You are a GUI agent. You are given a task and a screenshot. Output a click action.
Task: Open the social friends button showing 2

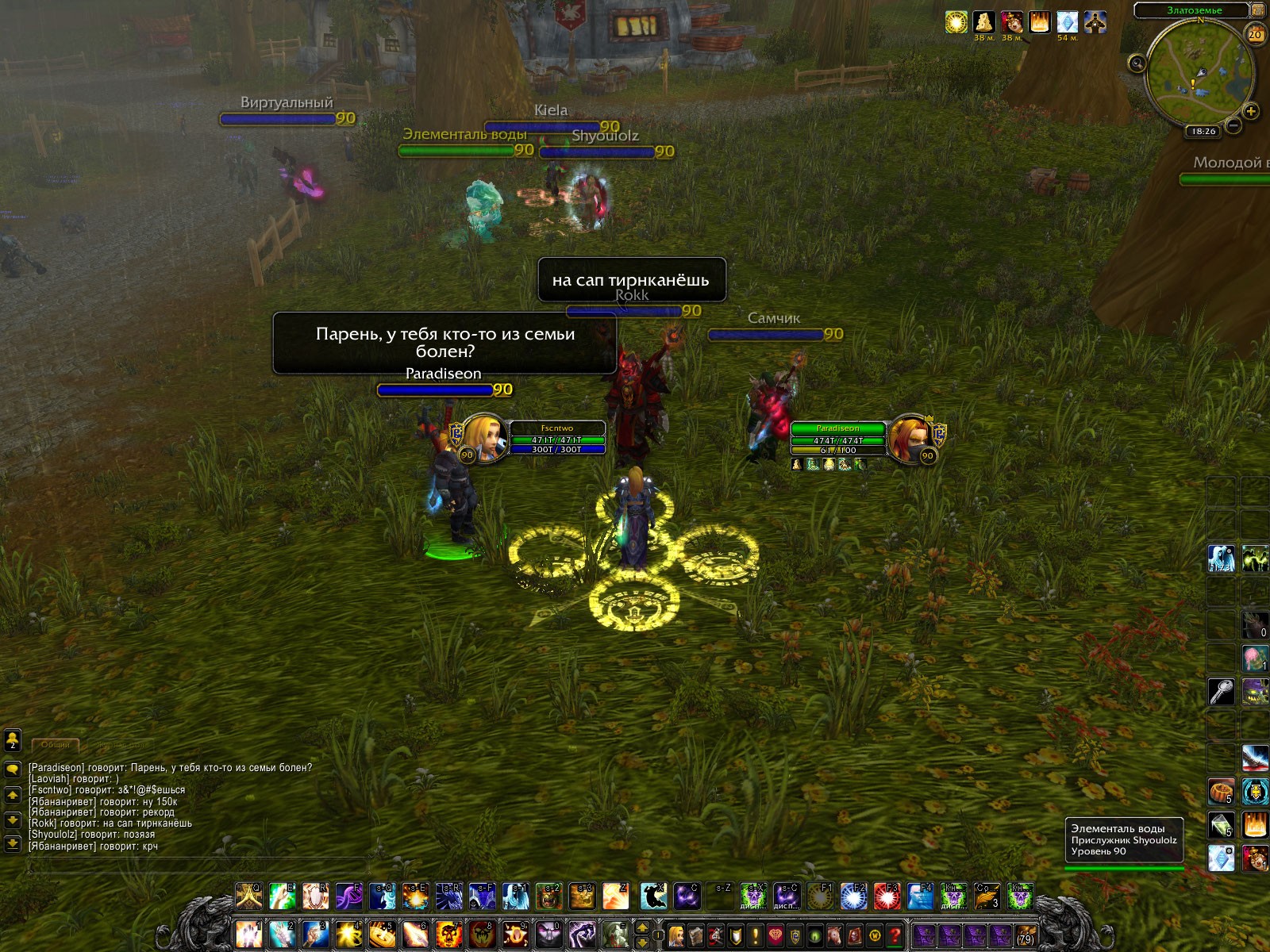pyautogui.click(x=13, y=739)
